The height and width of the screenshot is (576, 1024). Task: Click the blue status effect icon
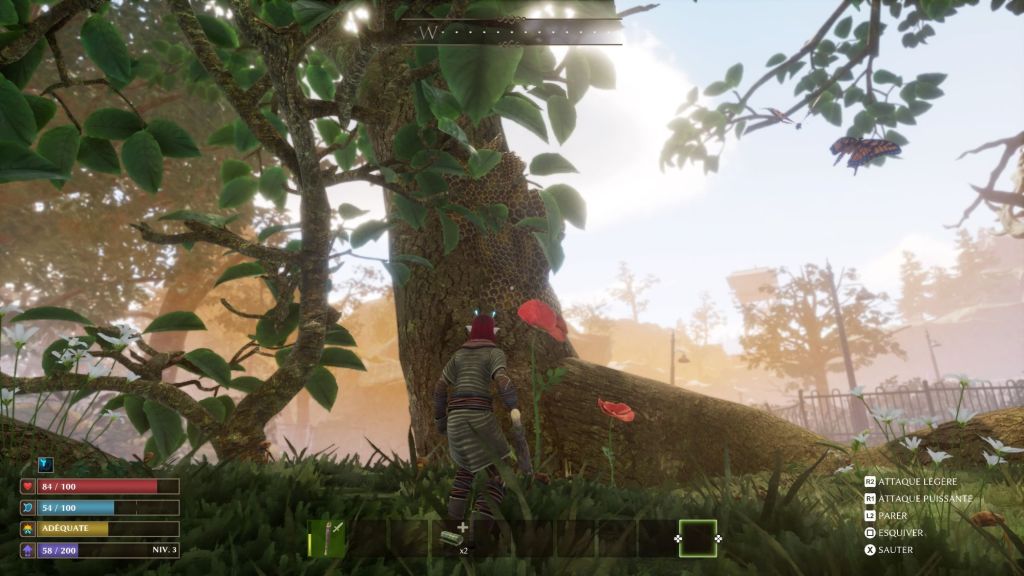point(45,464)
